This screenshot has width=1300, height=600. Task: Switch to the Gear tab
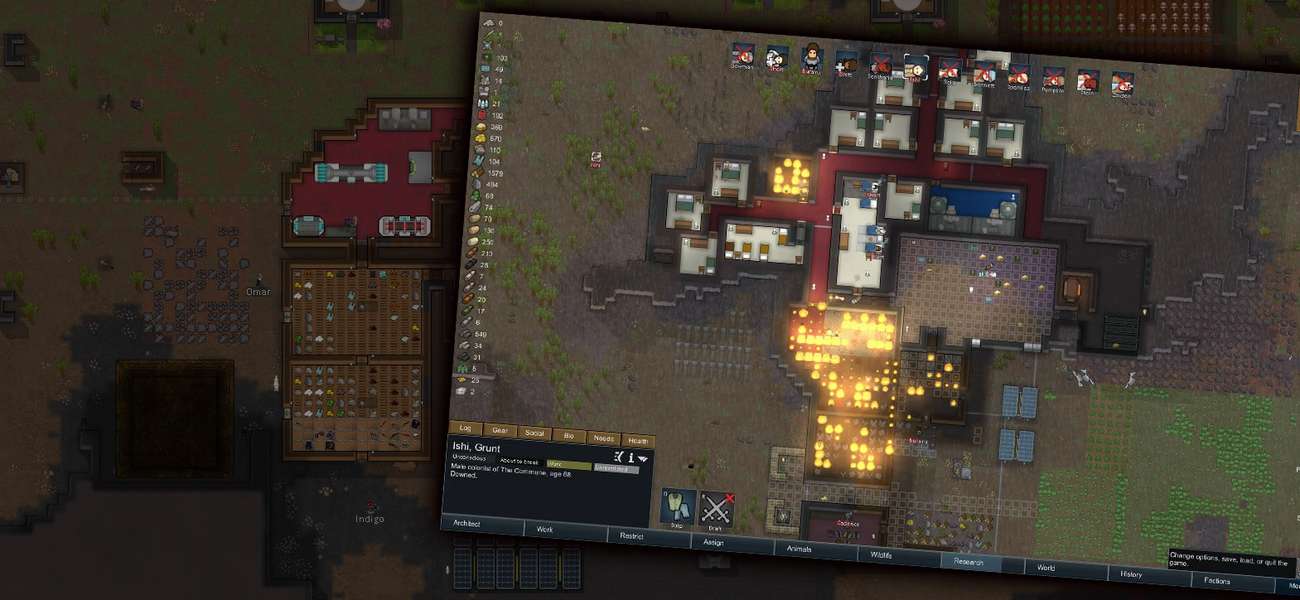pyautogui.click(x=499, y=430)
